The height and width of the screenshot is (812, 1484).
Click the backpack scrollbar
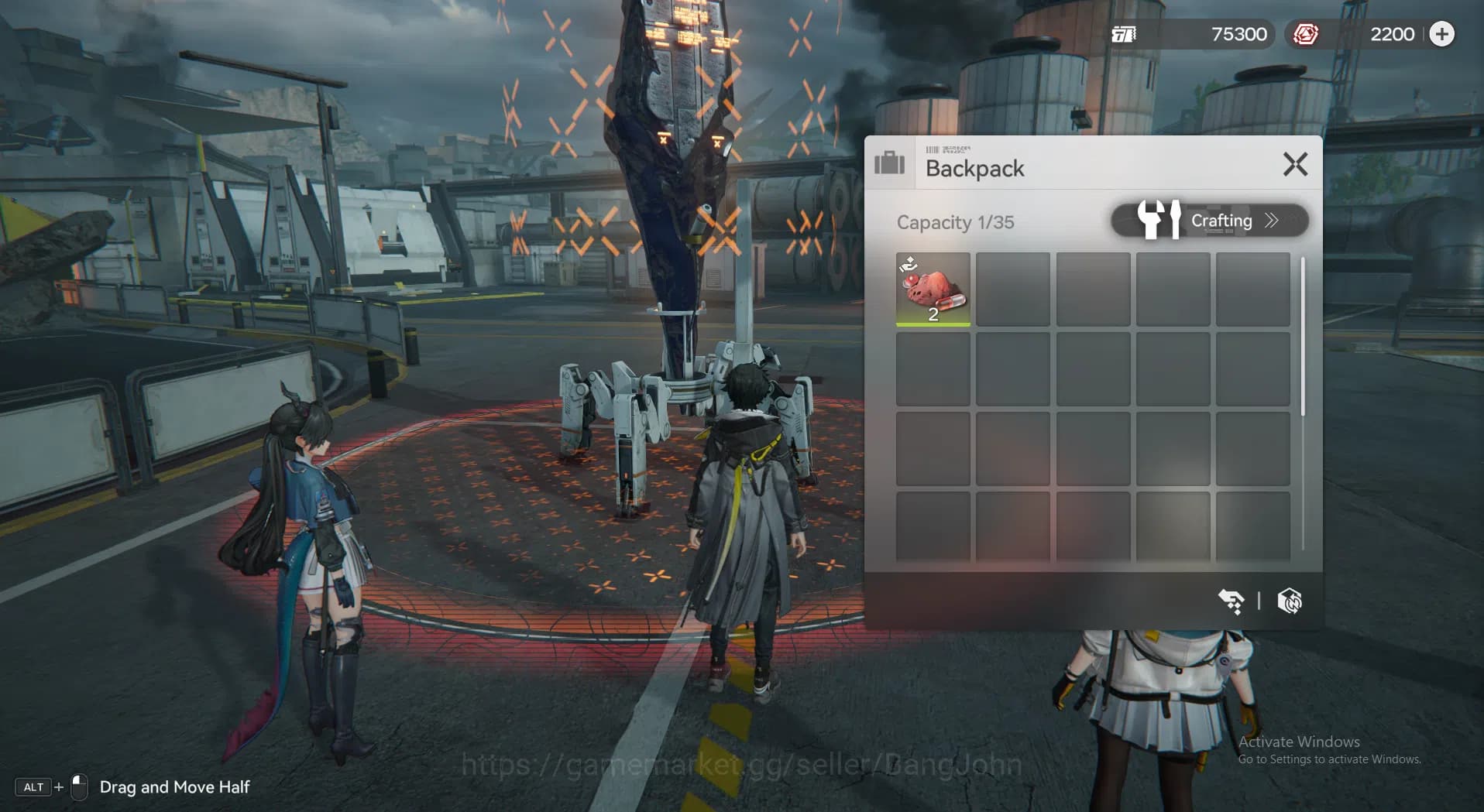click(x=1303, y=337)
